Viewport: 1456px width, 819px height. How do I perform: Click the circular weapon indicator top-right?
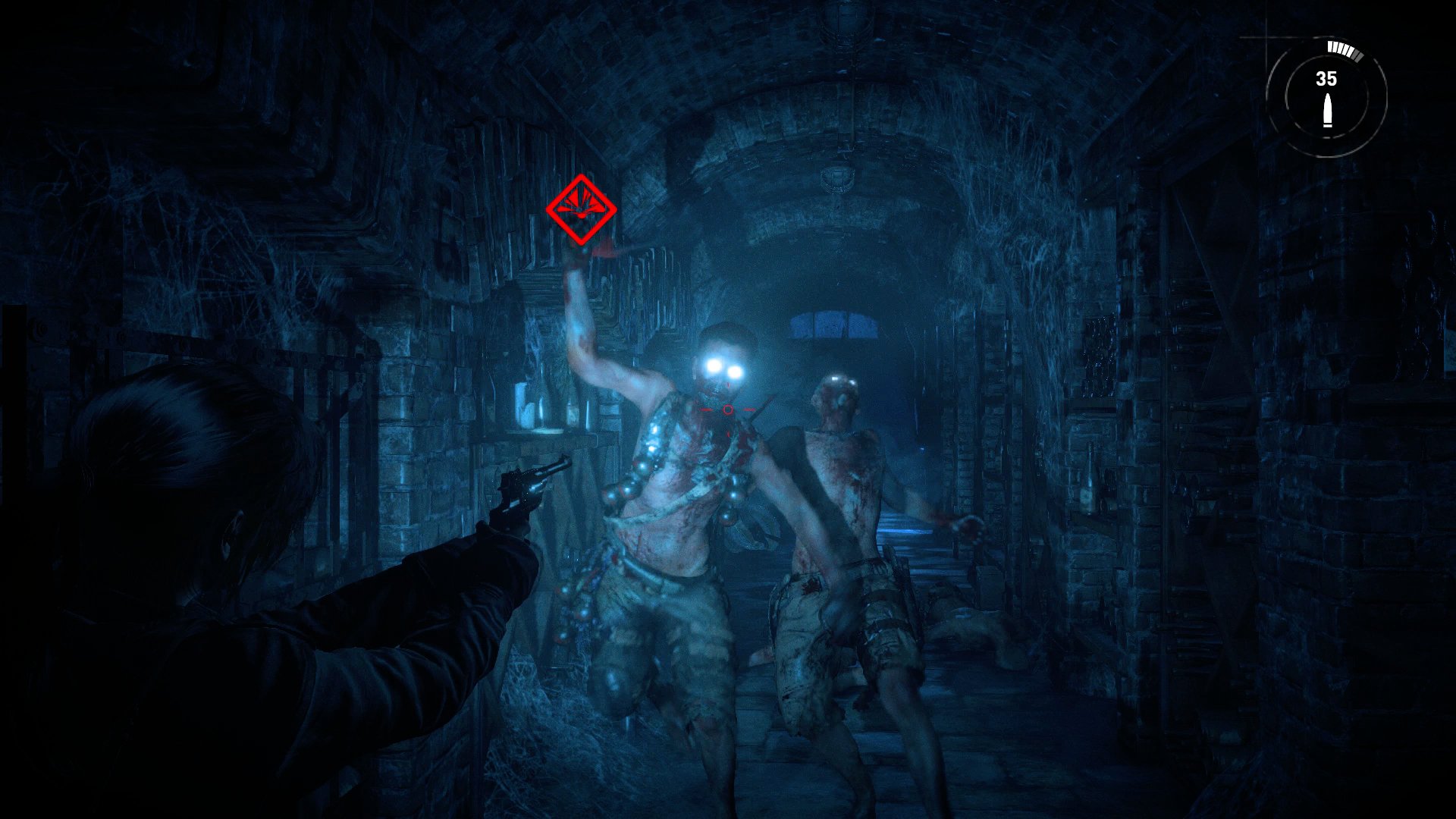pyautogui.click(x=1326, y=95)
